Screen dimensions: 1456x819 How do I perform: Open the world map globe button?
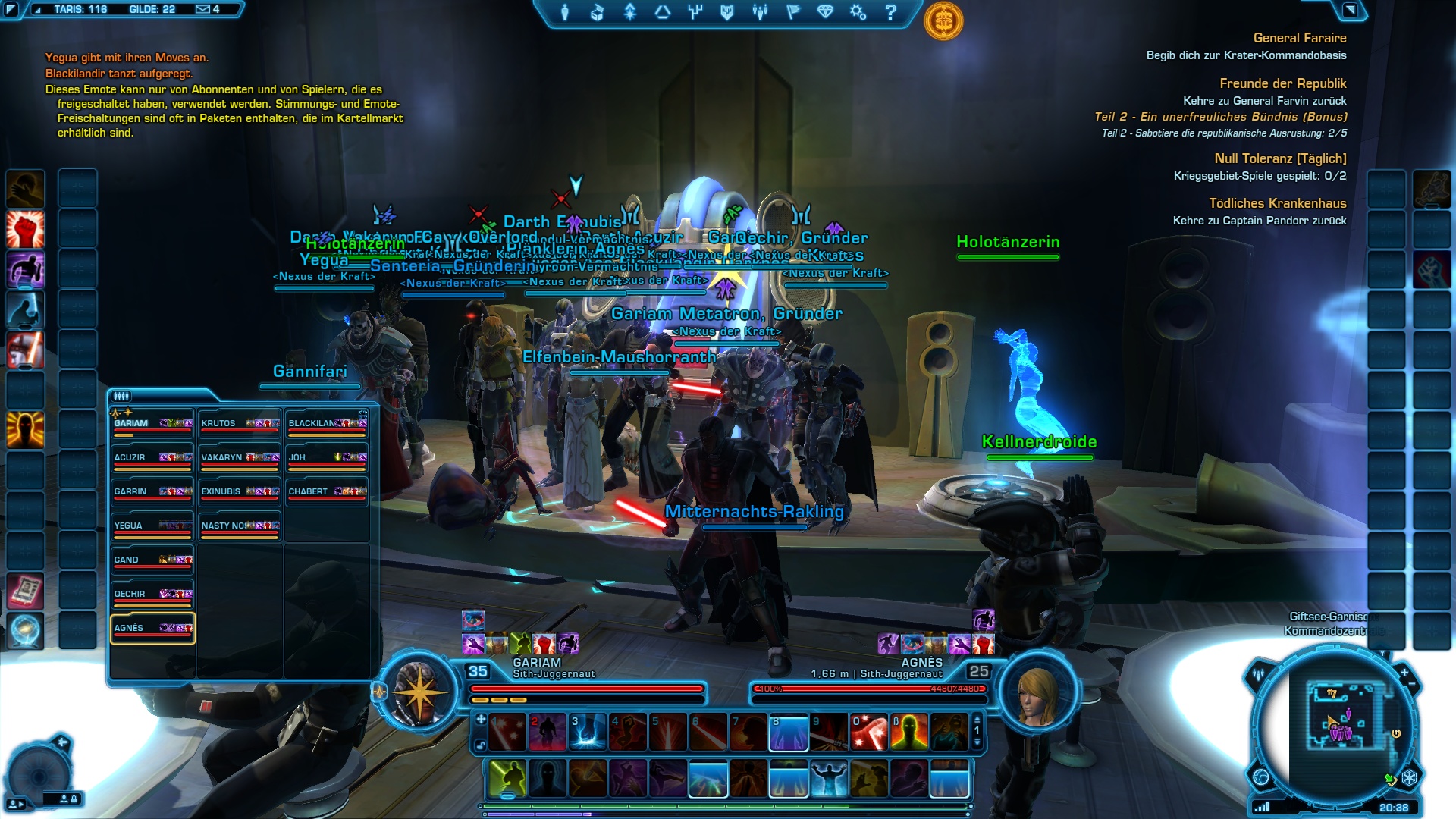click(x=1261, y=777)
